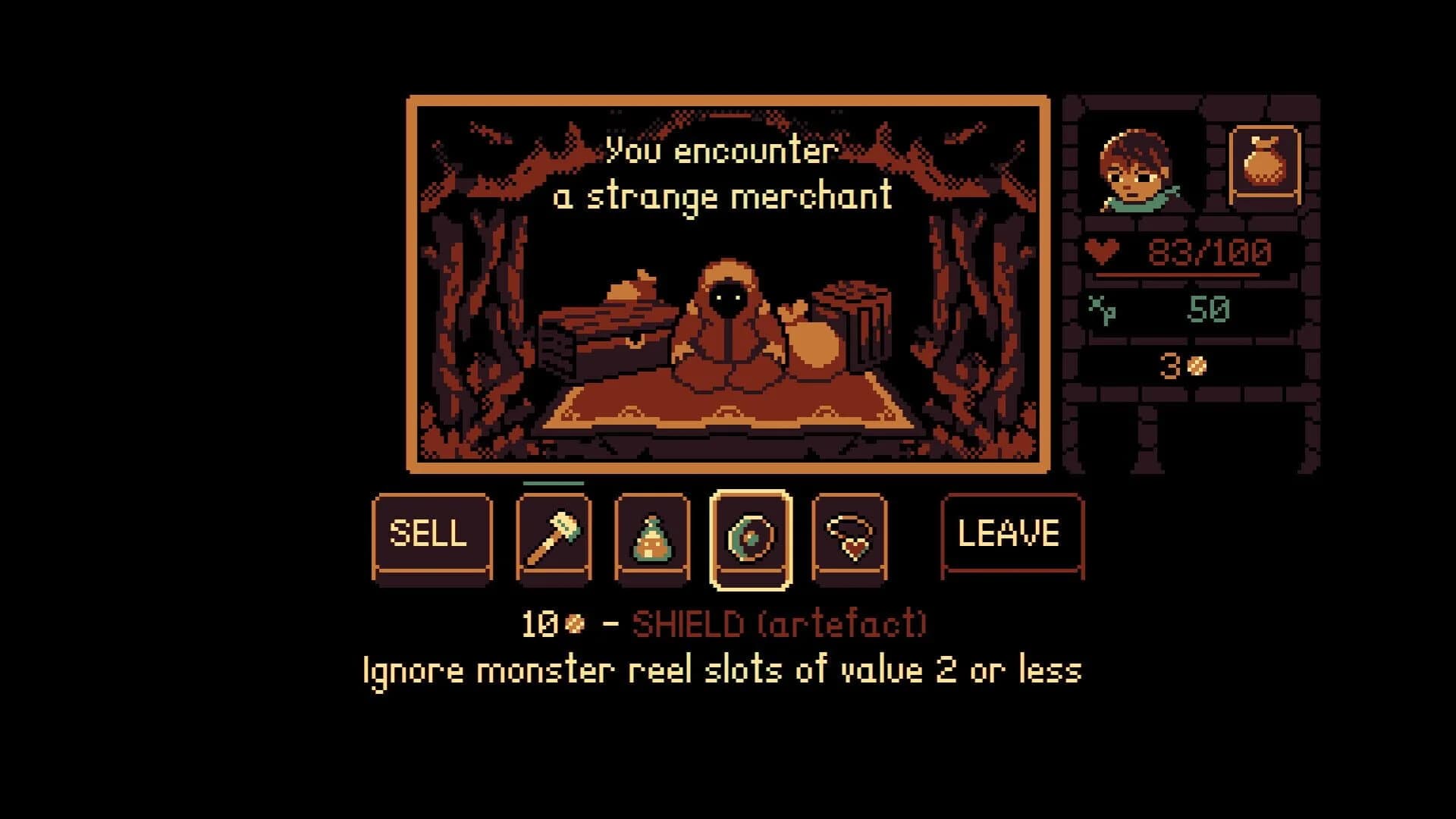Click the character portrait

coord(1136,168)
